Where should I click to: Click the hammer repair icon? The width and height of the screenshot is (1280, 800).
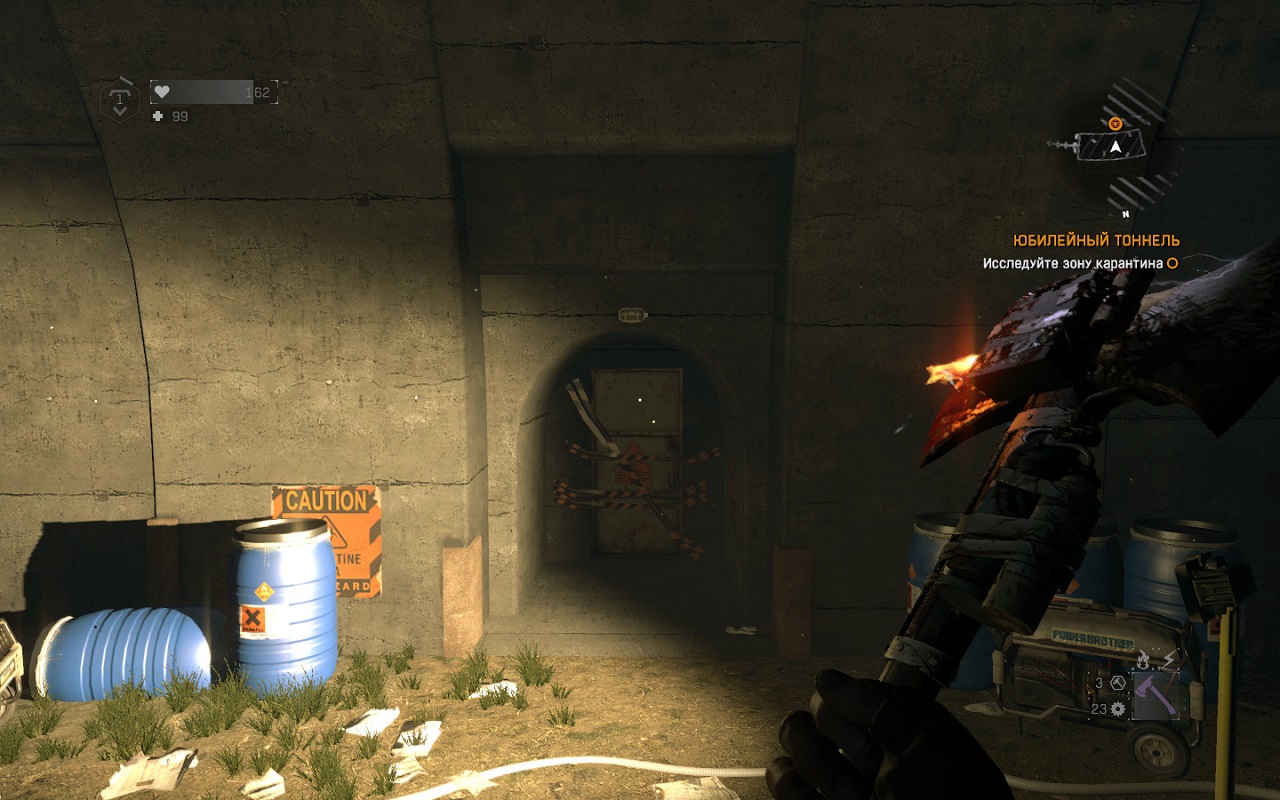tap(1116, 683)
